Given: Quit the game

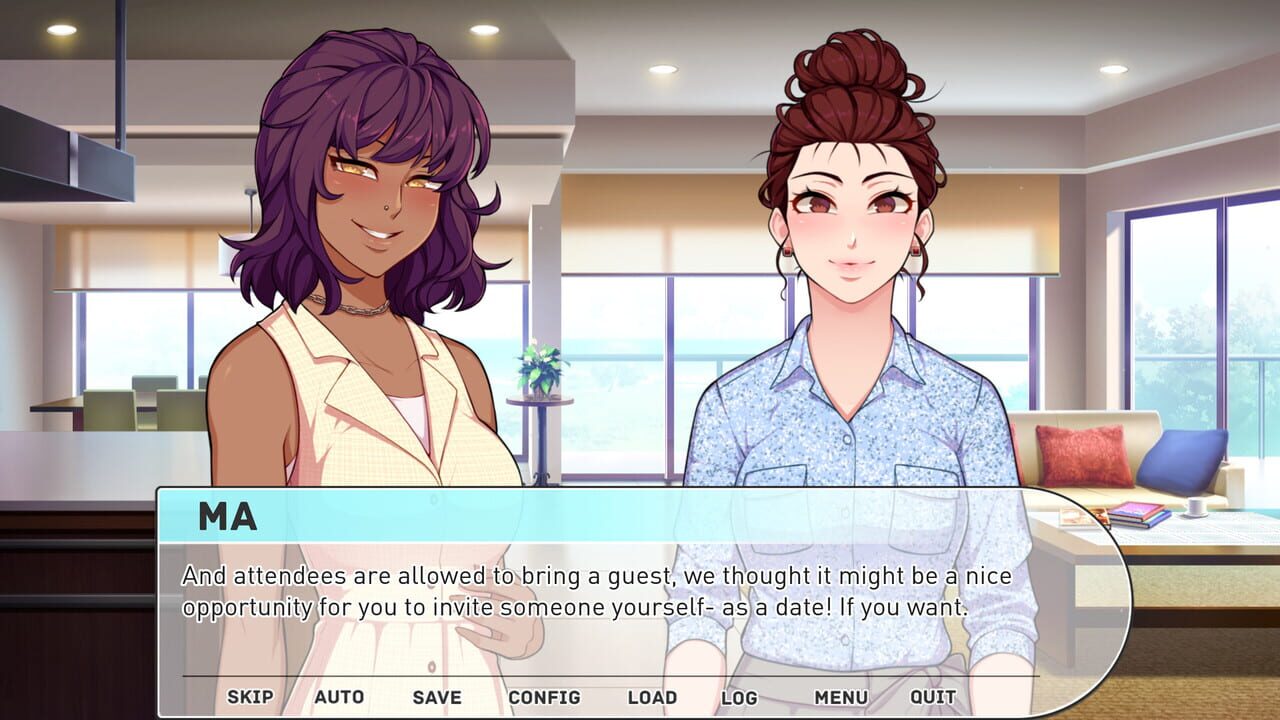Looking at the screenshot, I should pos(933,697).
